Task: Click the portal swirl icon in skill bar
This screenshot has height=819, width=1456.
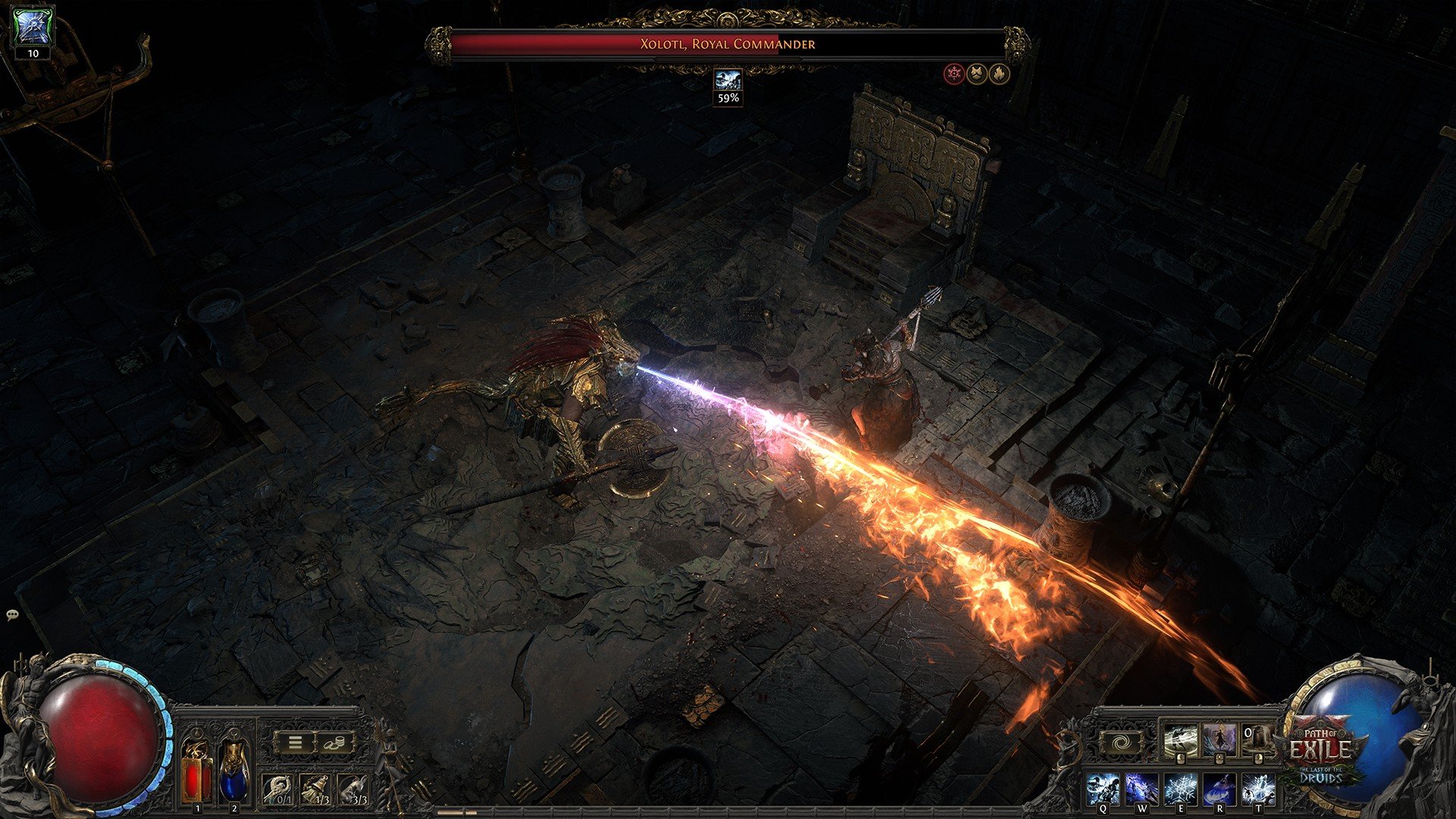Action: pos(1121,742)
